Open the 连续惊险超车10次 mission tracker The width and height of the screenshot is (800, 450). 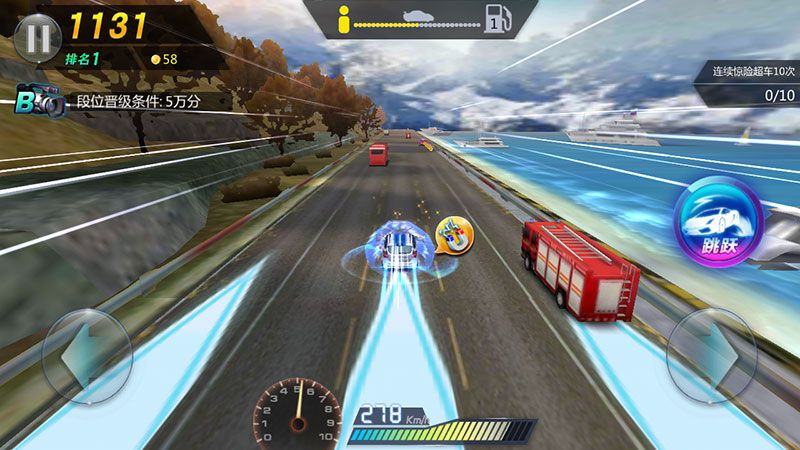point(752,83)
